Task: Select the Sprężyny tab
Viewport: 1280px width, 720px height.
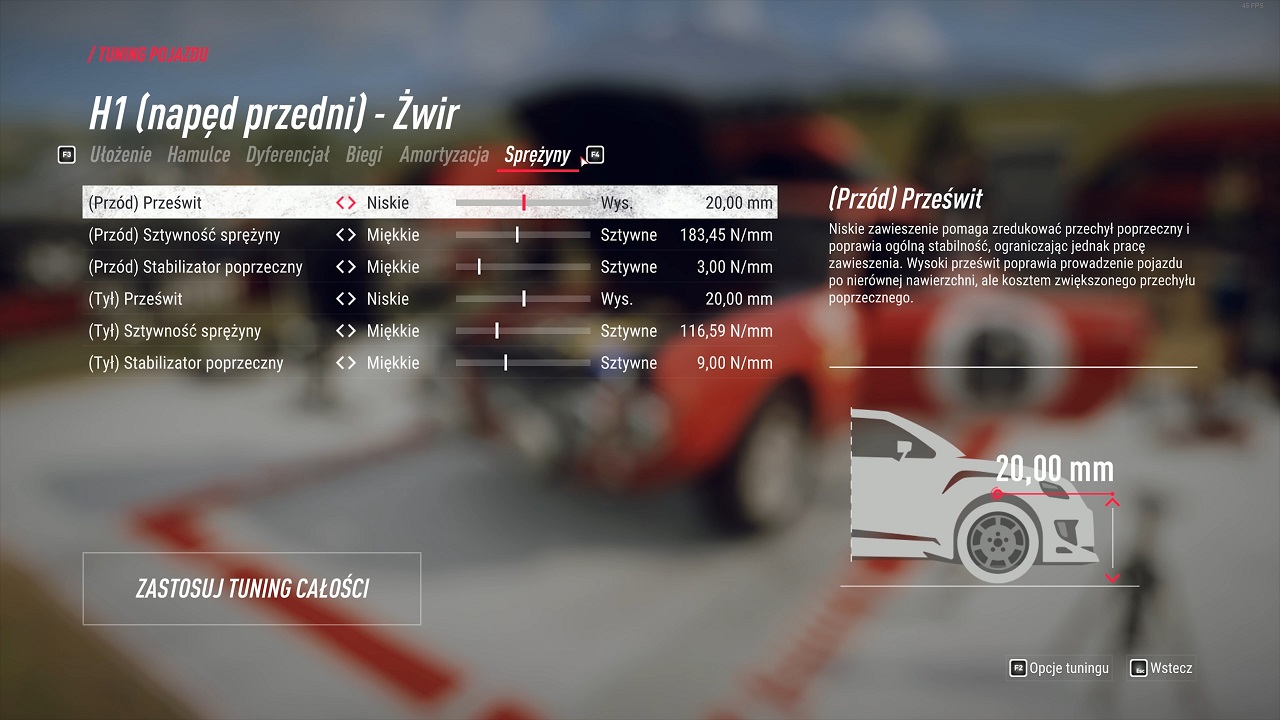Action: click(x=537, y=155)
